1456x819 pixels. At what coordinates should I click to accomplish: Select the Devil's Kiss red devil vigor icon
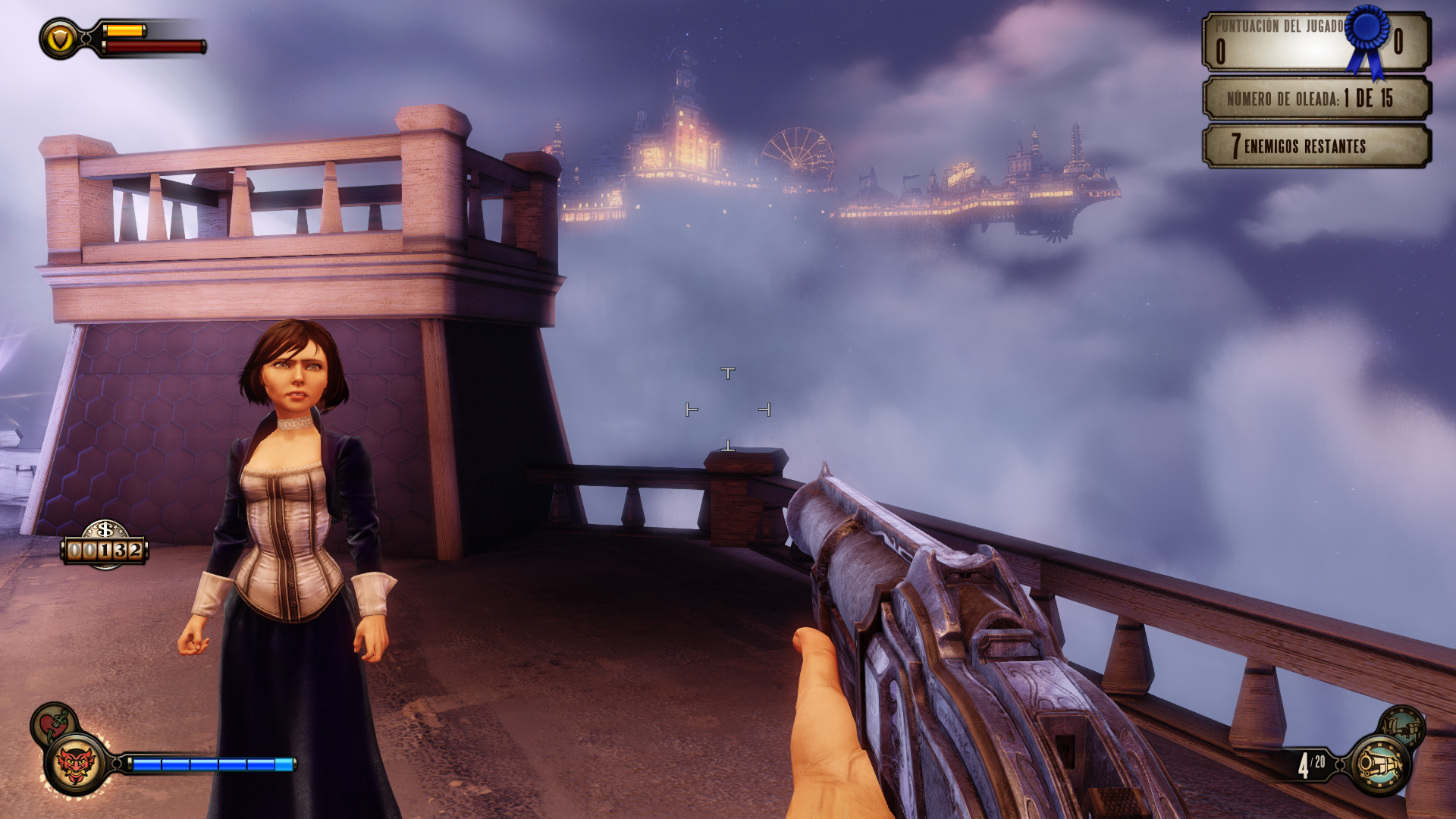[x=76, y=764]
